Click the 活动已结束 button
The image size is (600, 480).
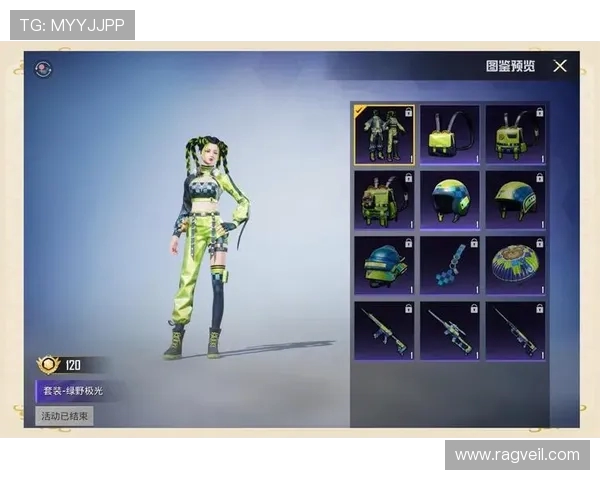click(65, 415)
